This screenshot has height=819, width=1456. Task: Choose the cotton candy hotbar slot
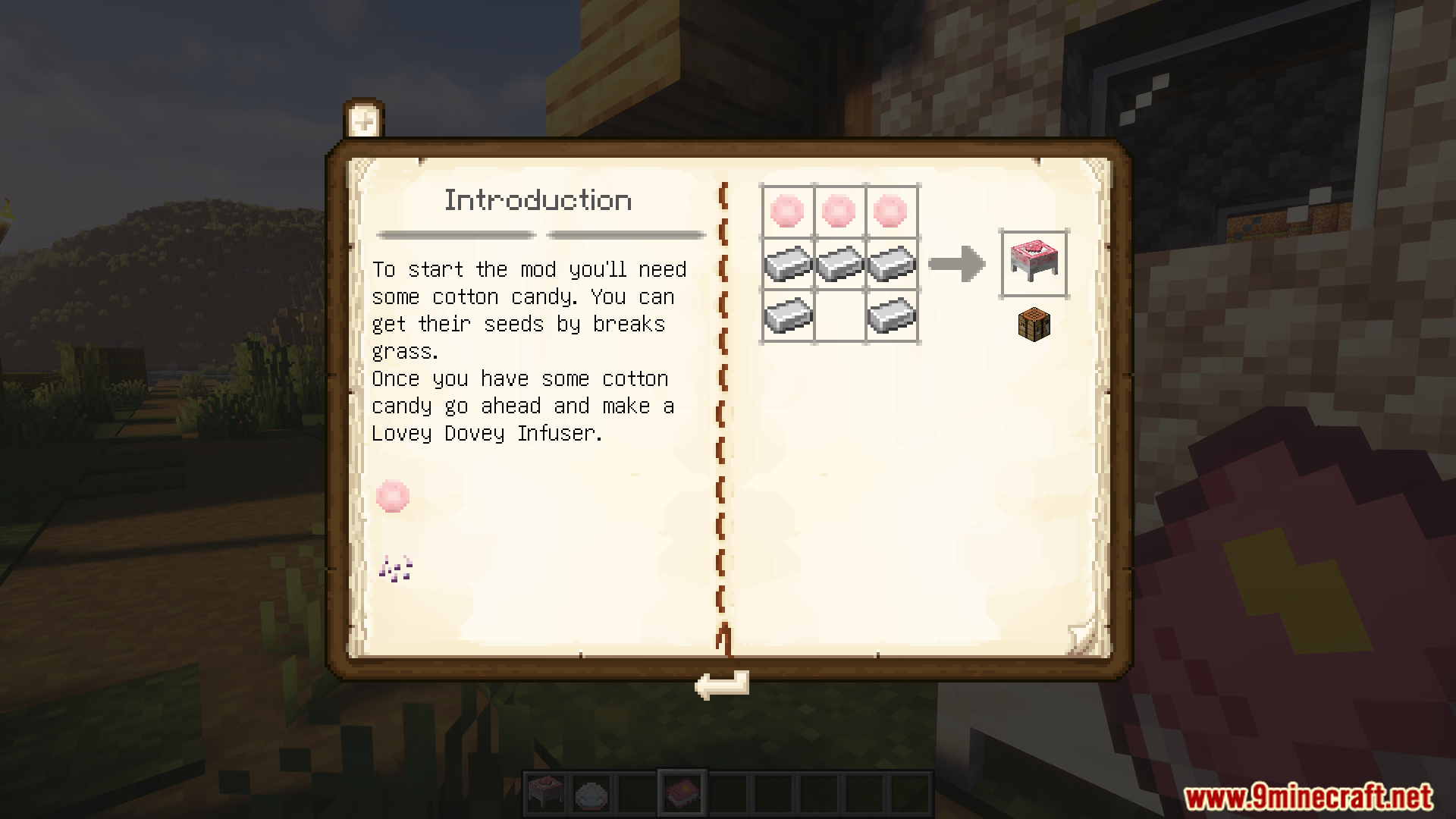(591, 793)
